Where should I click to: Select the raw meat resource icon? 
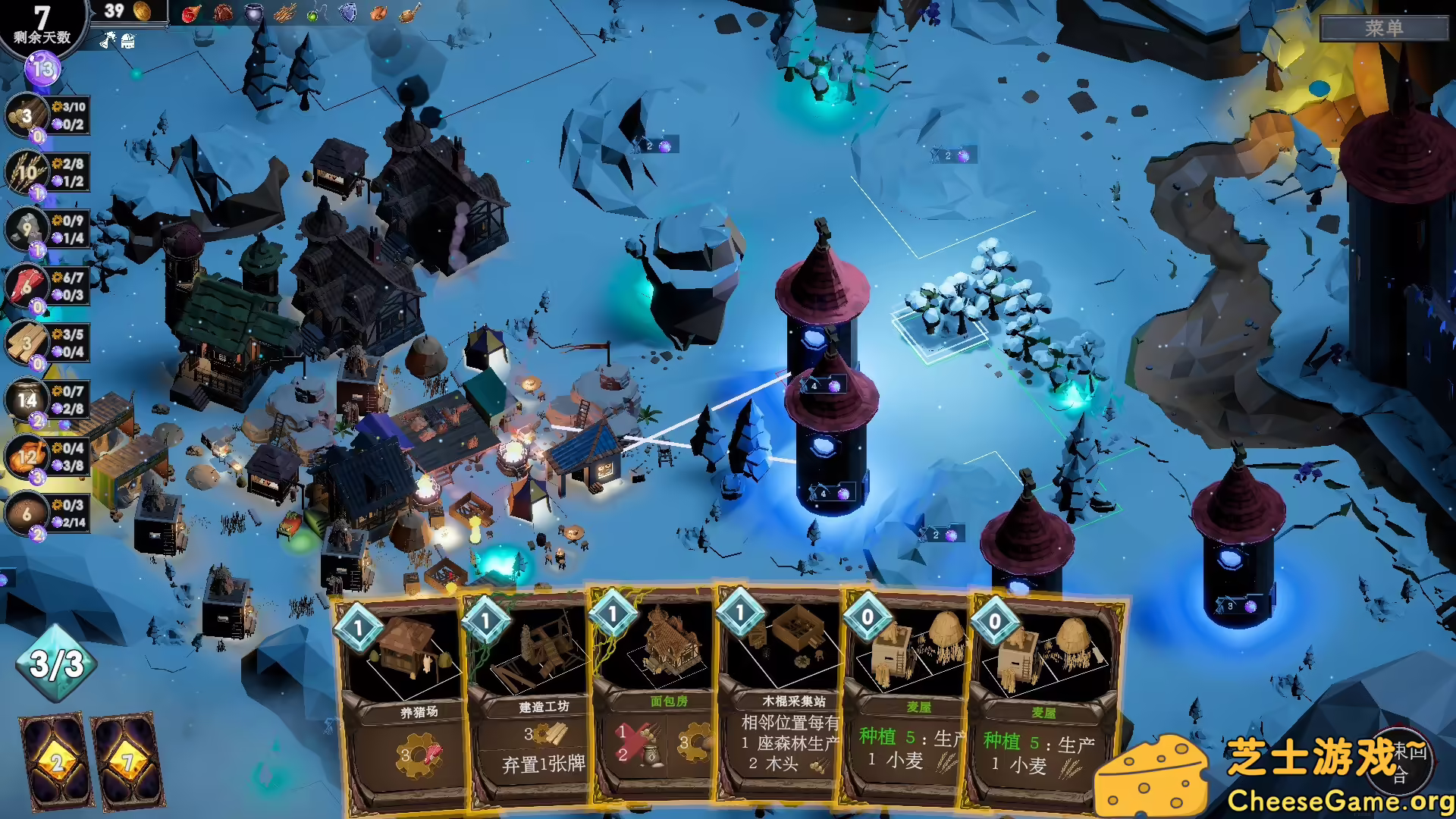coord(27,286)
